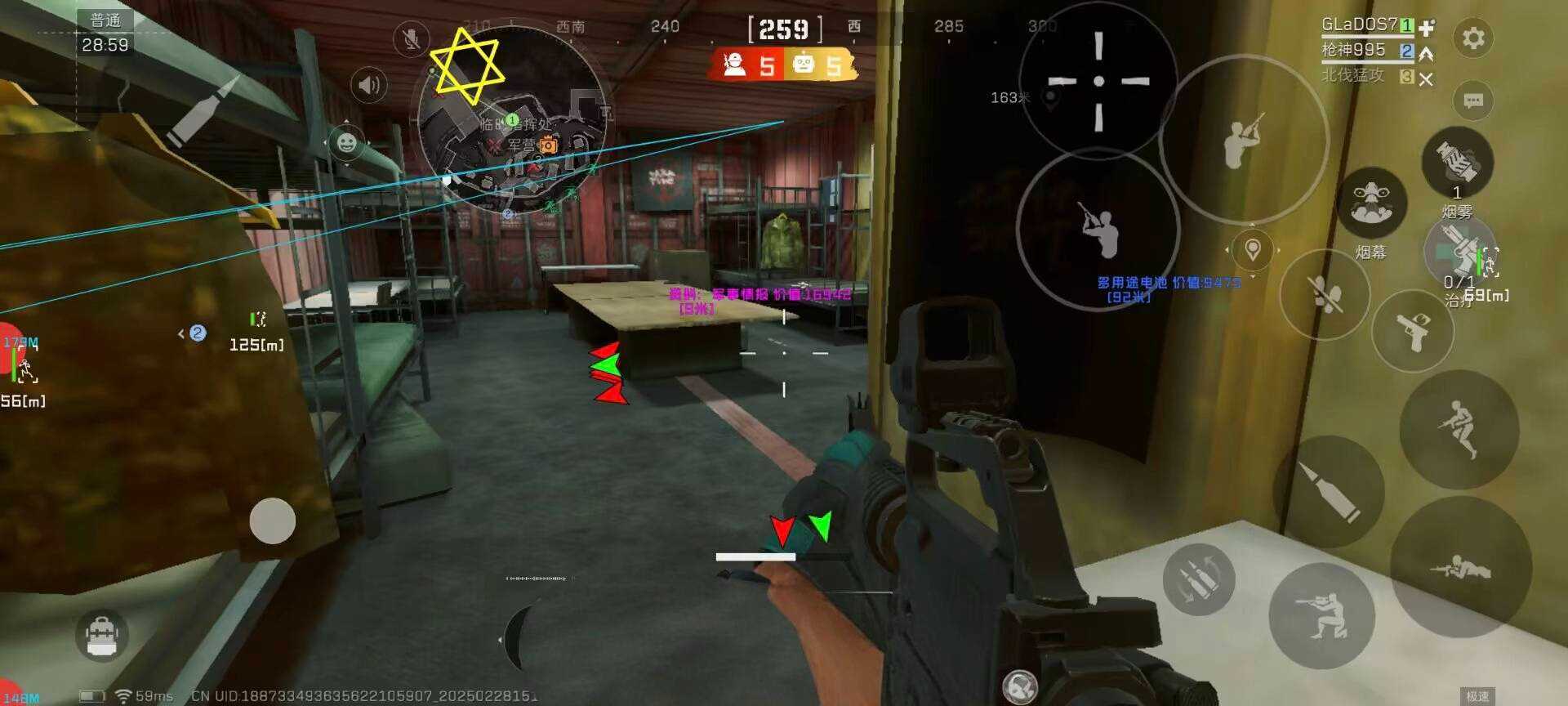1568x706 pixels.
Task: Open the chat speech-bubble button
Action: (1473, 101)
